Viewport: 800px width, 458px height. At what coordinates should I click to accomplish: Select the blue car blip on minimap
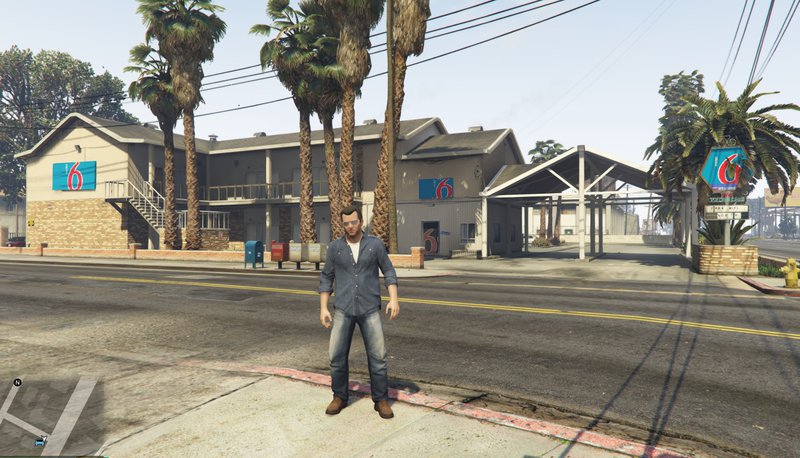coord(40,441)
